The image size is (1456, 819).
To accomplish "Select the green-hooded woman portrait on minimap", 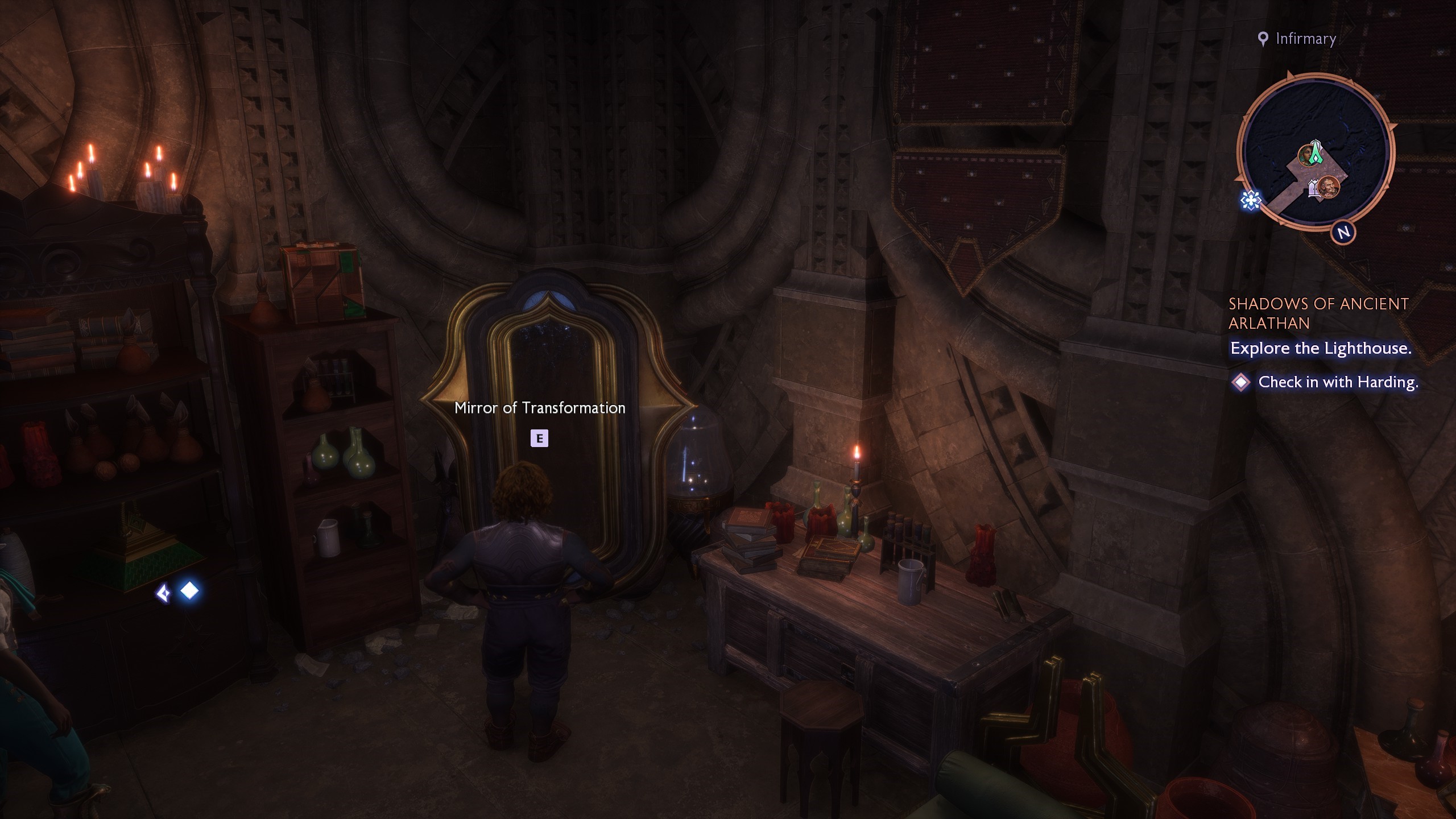I will coord(1306,155).
